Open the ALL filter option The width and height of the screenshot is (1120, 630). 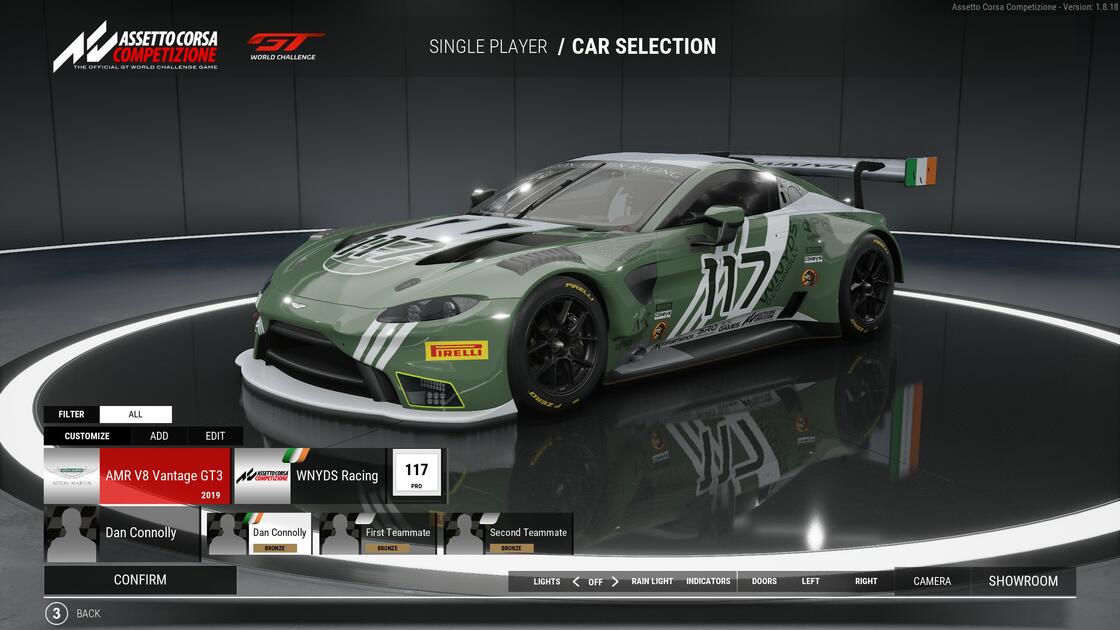[136, 414]
